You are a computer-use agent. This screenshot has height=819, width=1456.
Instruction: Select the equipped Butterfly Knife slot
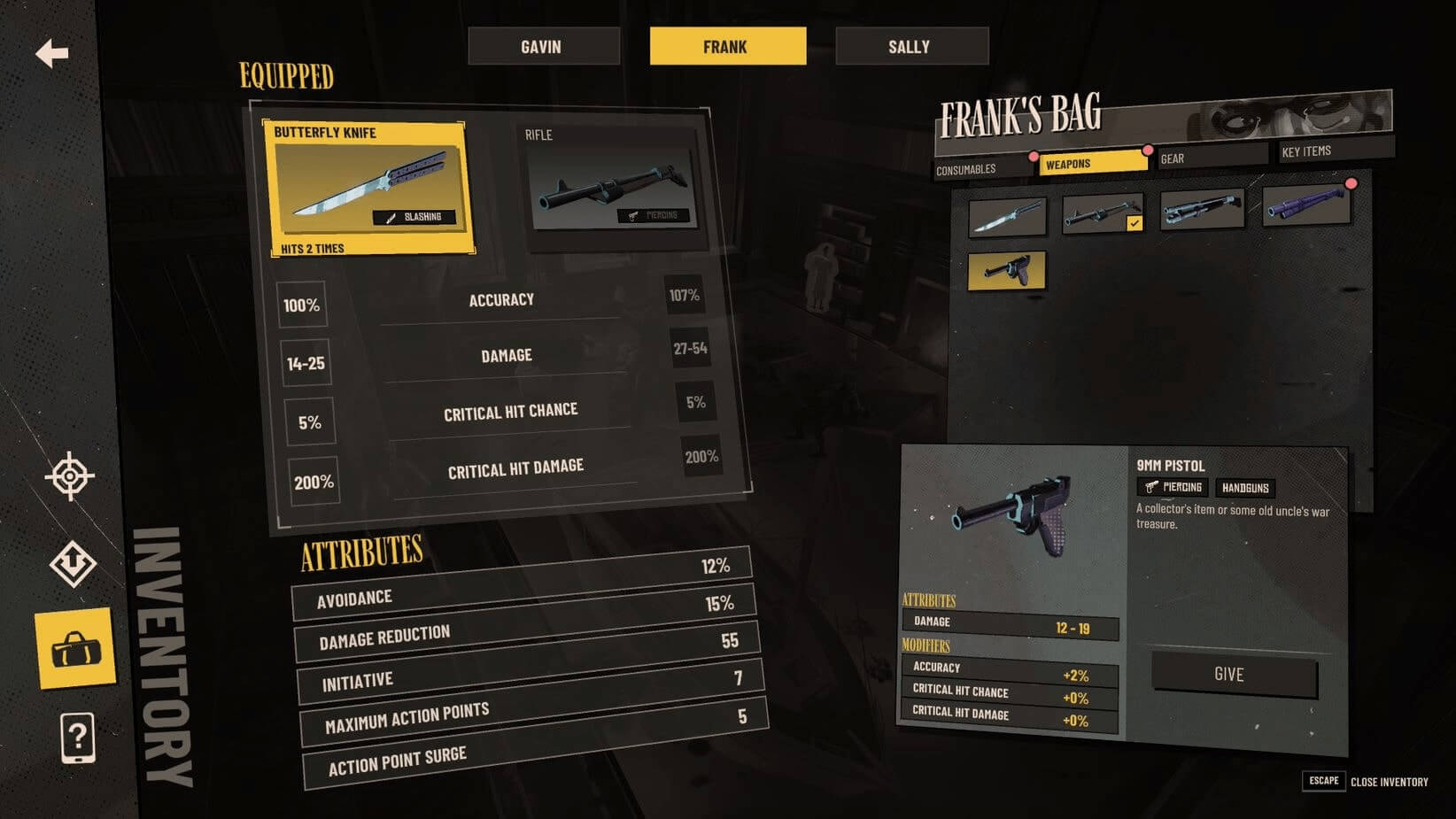368,189
